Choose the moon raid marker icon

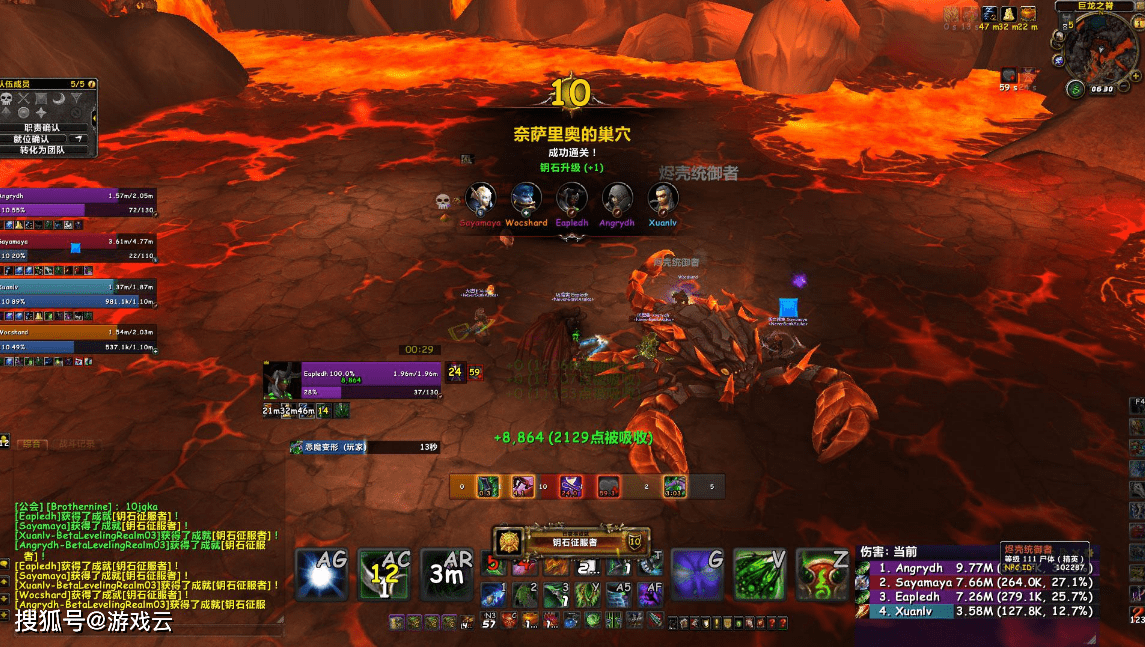coord(58,98)
